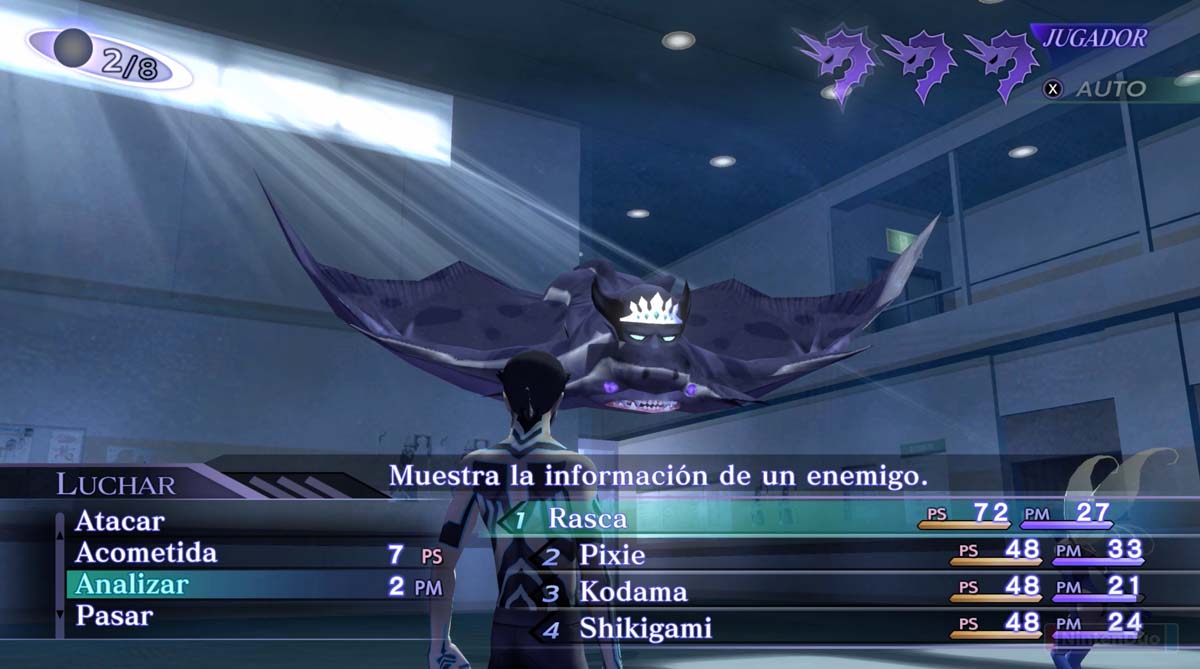1200x669 pixels.
Task: Select party member Rasca
Action: point(587,518)
